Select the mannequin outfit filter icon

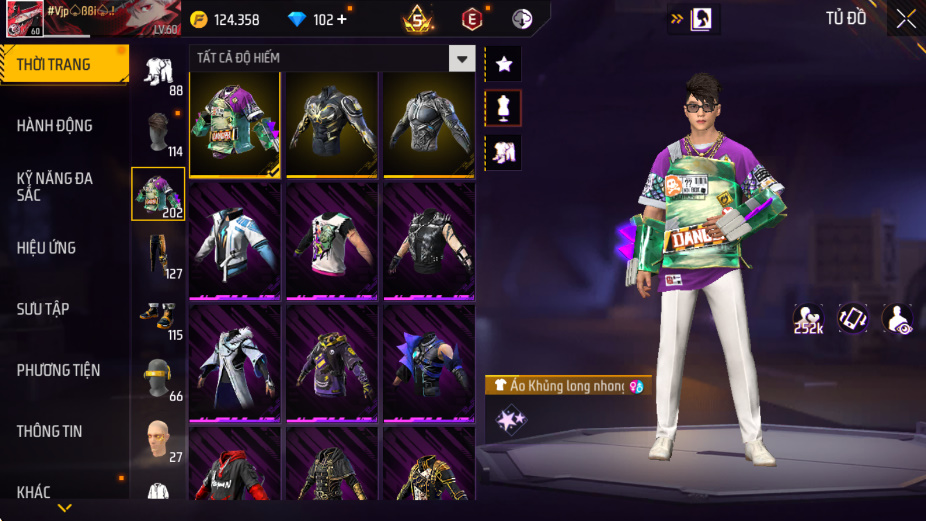click(x=503, y=108)
